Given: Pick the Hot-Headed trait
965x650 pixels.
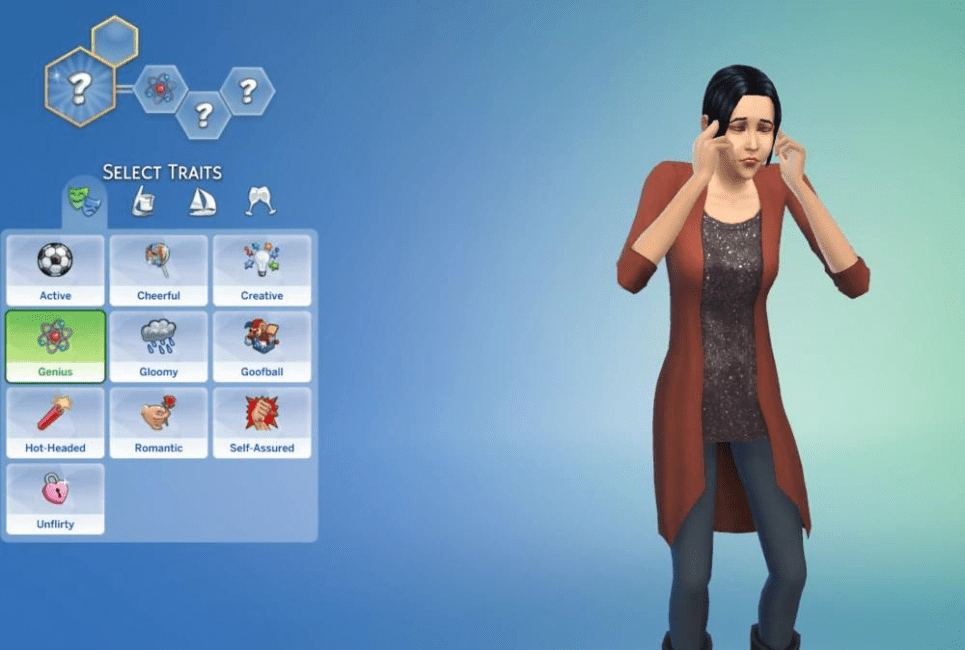Looking at the screenshot, I should click(55, 422).
